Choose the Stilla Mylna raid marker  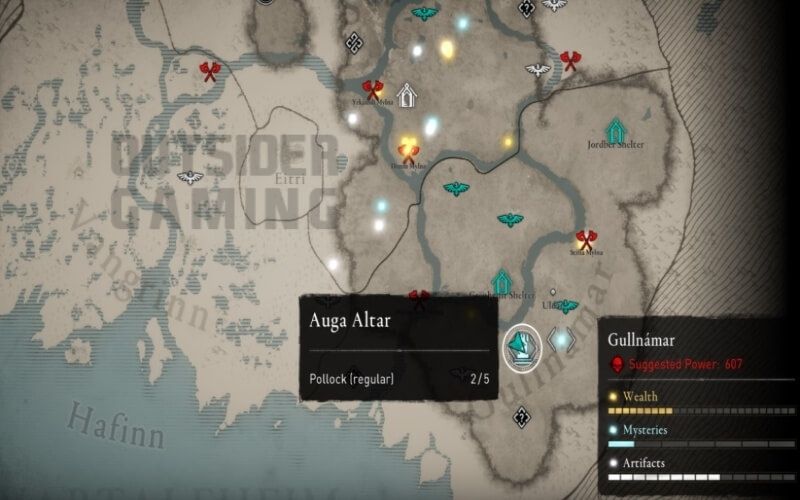(x=586, y=240)
